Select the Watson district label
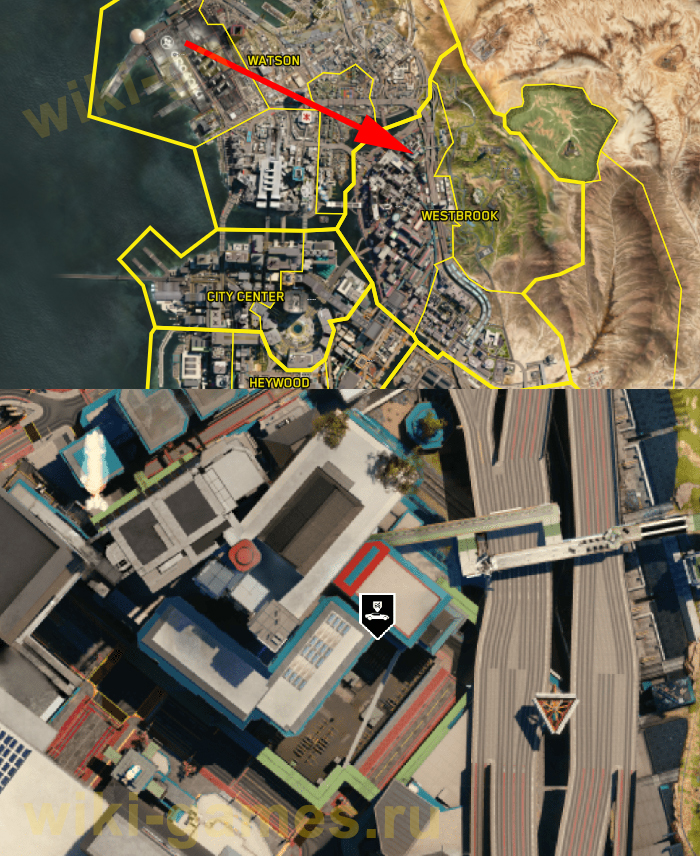The height and width of the screenshot is (856, 700). [273, 61]
